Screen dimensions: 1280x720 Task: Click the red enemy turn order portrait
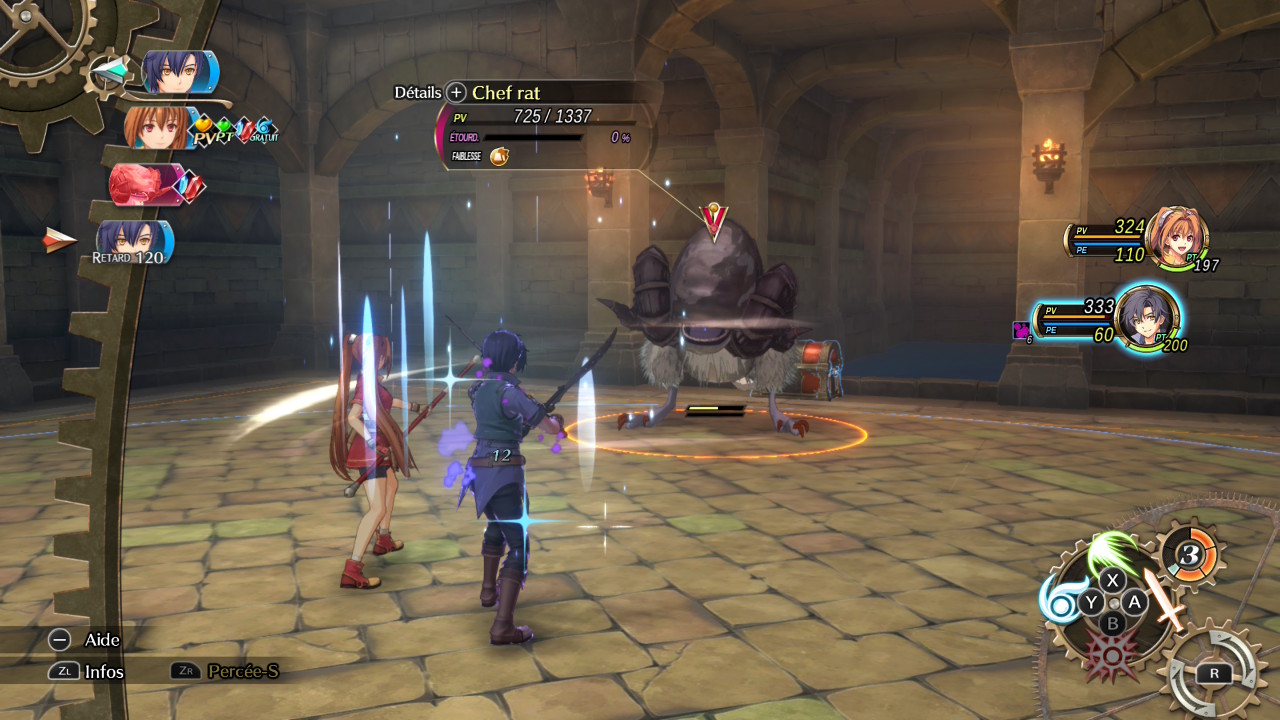(147, 184)
